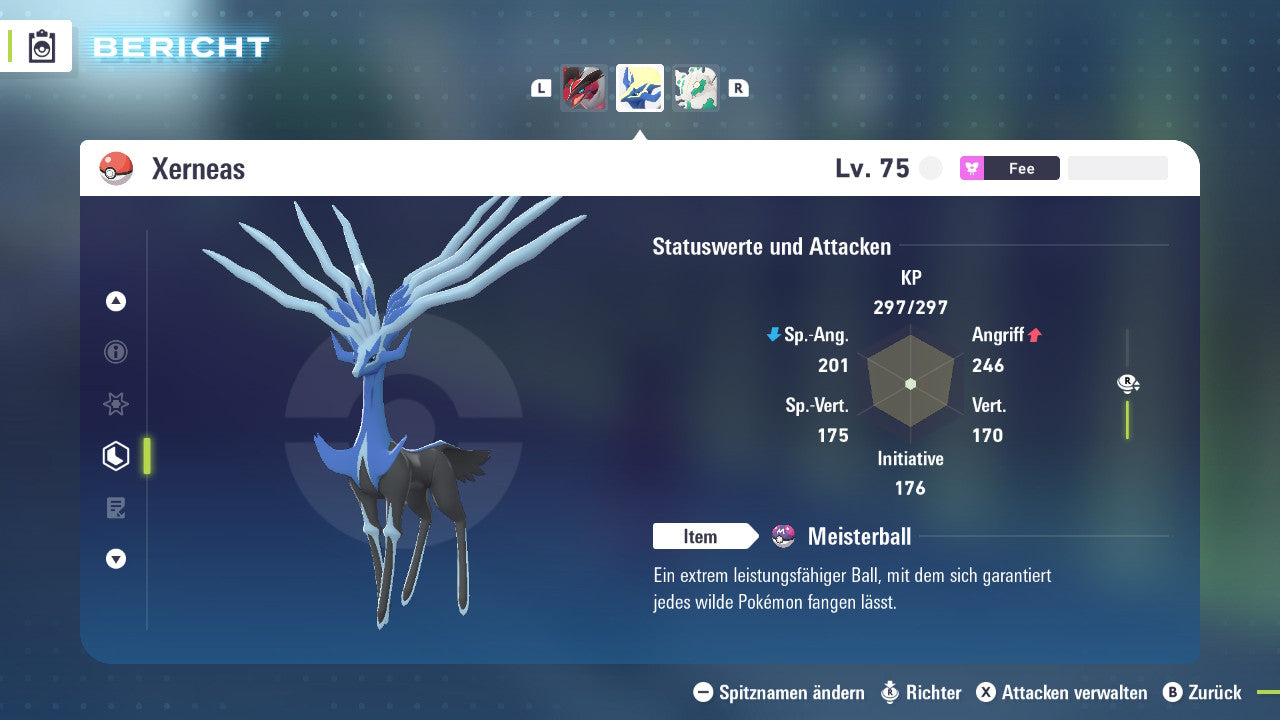This screenshot has width=1280, height=720.
Task: Select the stats hexagon tab
Action: (116, 456)
